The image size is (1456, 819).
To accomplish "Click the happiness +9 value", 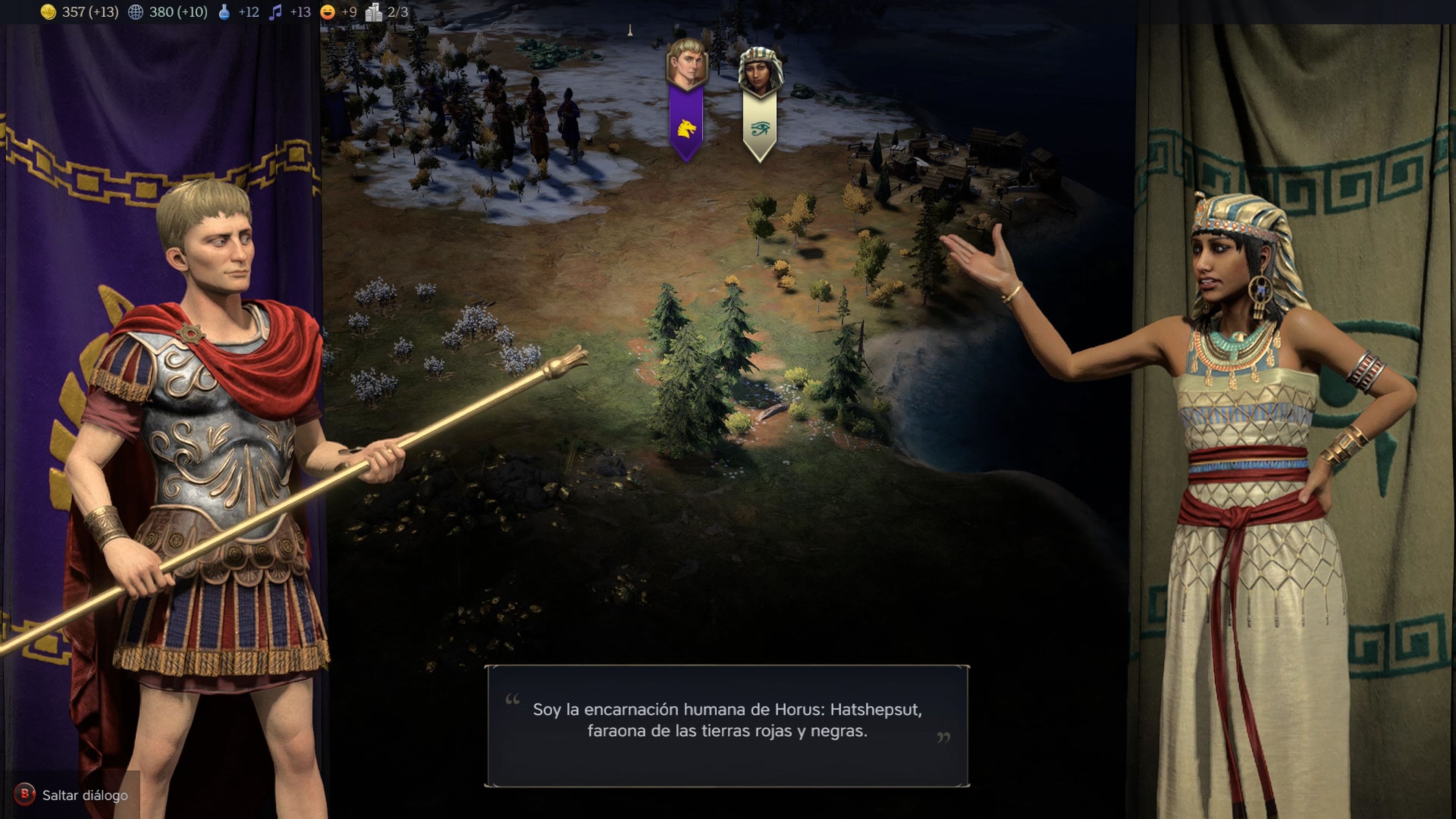I will click(350, 11).
